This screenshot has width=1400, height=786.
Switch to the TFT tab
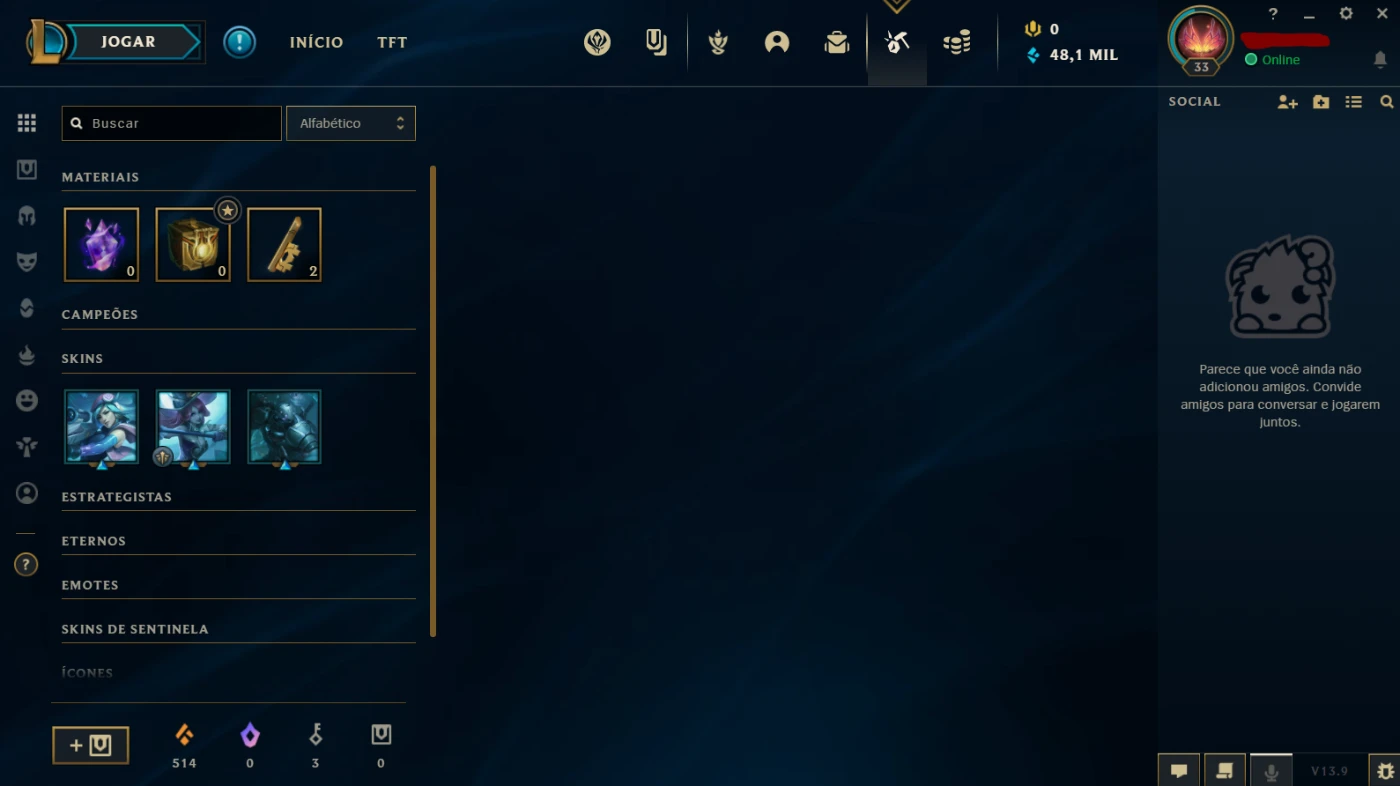click(x=391, y=42)
